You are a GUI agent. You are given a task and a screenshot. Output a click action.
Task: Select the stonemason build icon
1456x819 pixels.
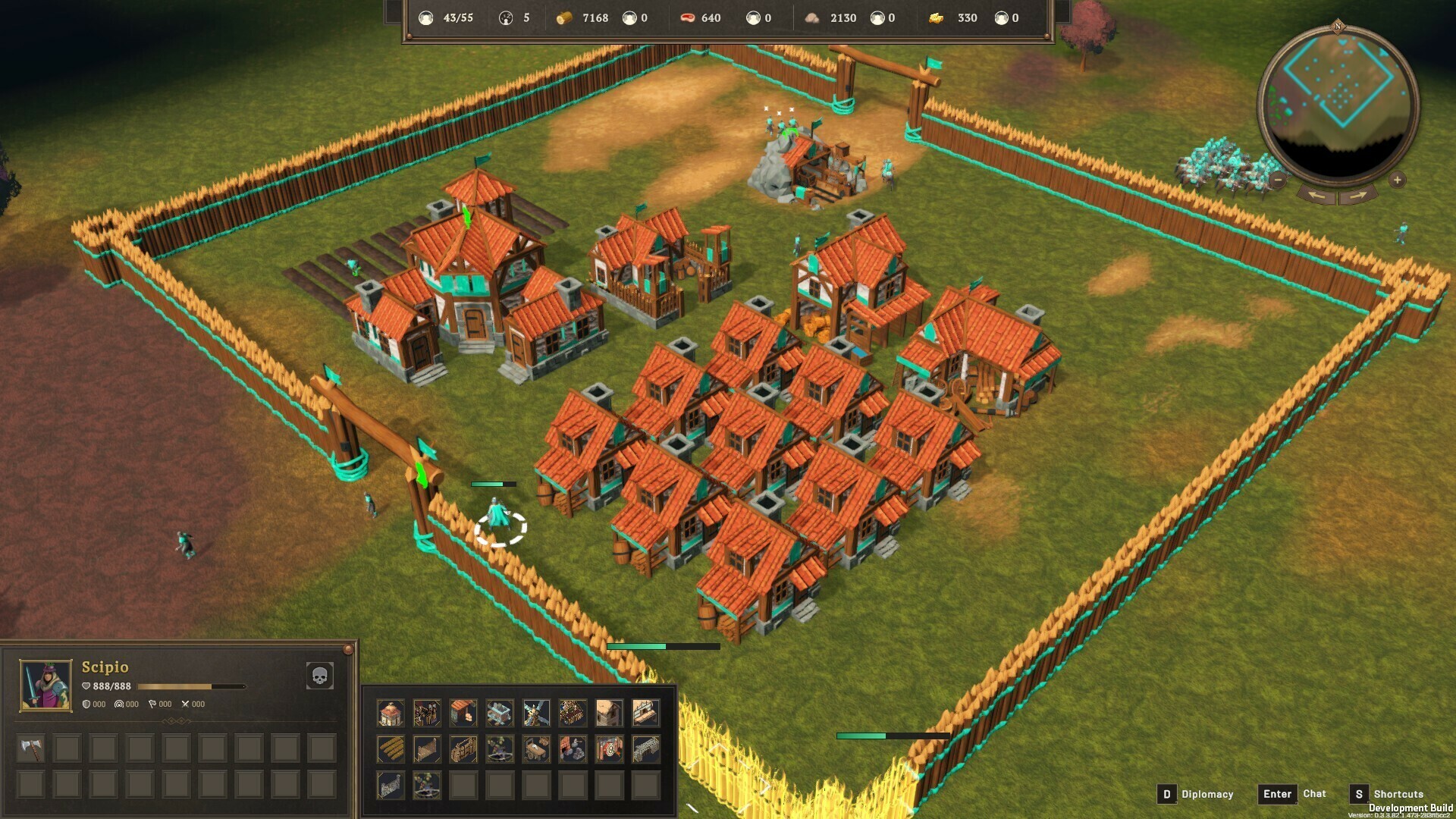point(572,748)
